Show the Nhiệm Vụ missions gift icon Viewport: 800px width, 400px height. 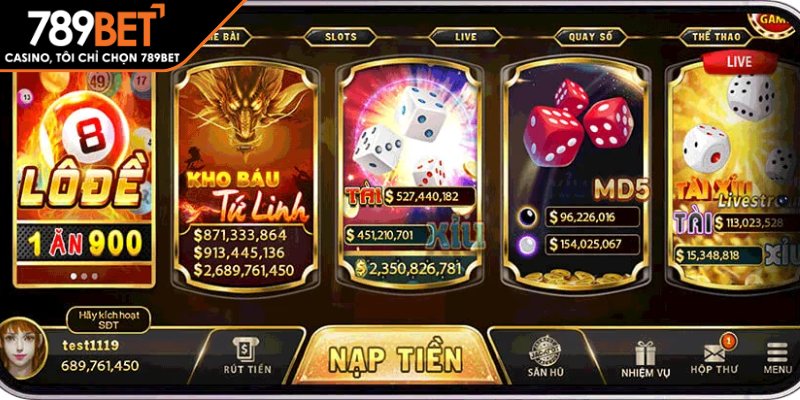click(645, 359)
